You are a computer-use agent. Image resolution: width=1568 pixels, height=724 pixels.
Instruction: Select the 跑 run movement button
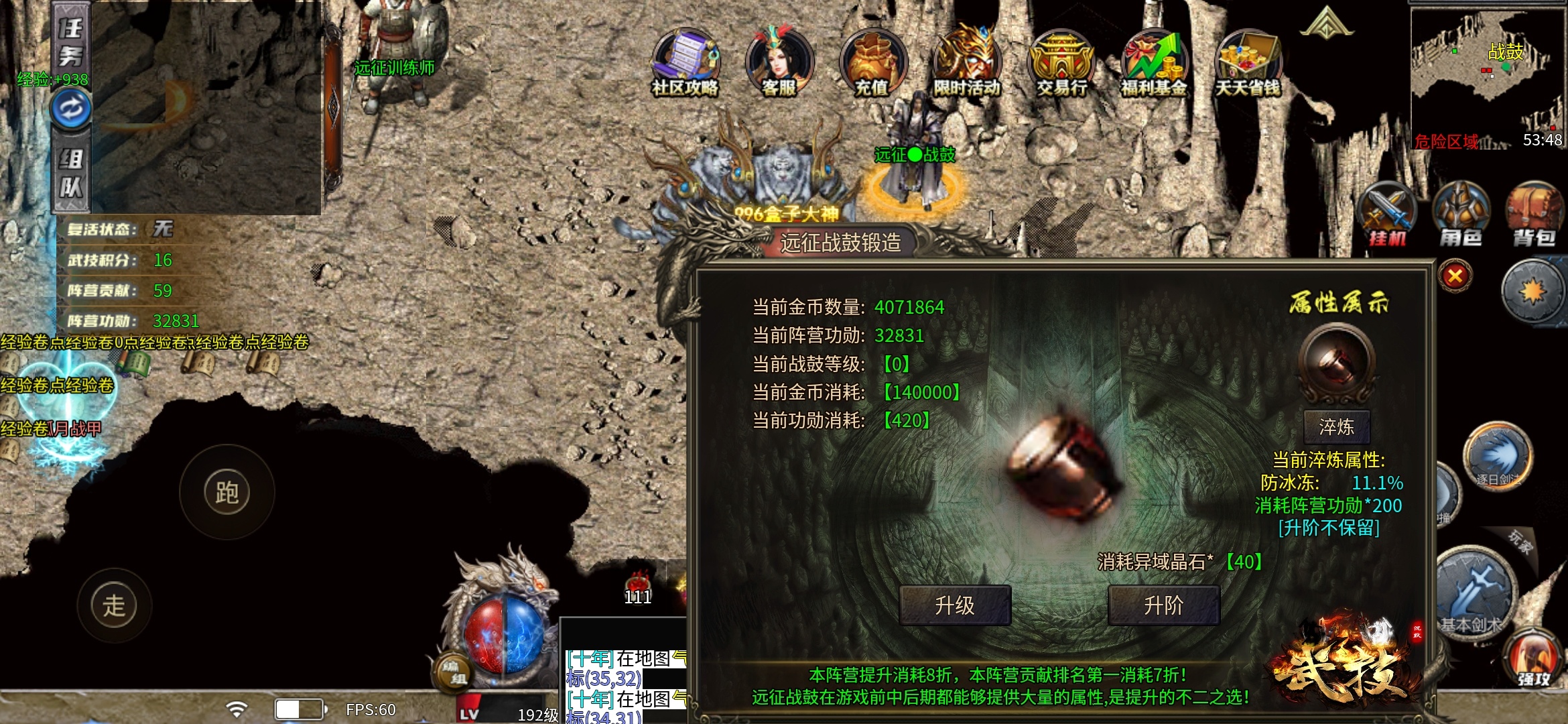click(227, 493)
